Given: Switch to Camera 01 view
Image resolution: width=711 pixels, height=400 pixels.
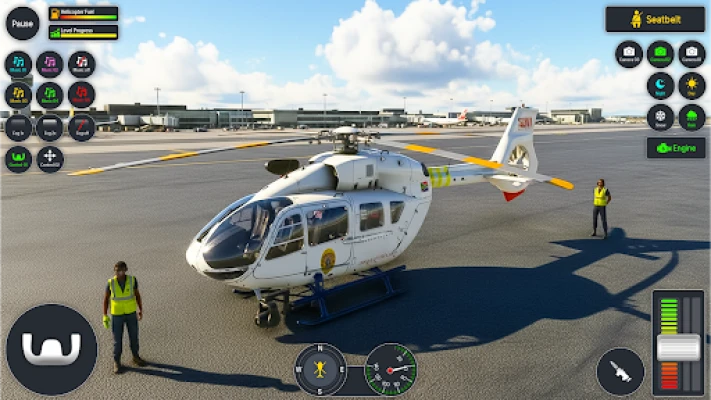Looking at the screenshot, I should coord(628,54).
